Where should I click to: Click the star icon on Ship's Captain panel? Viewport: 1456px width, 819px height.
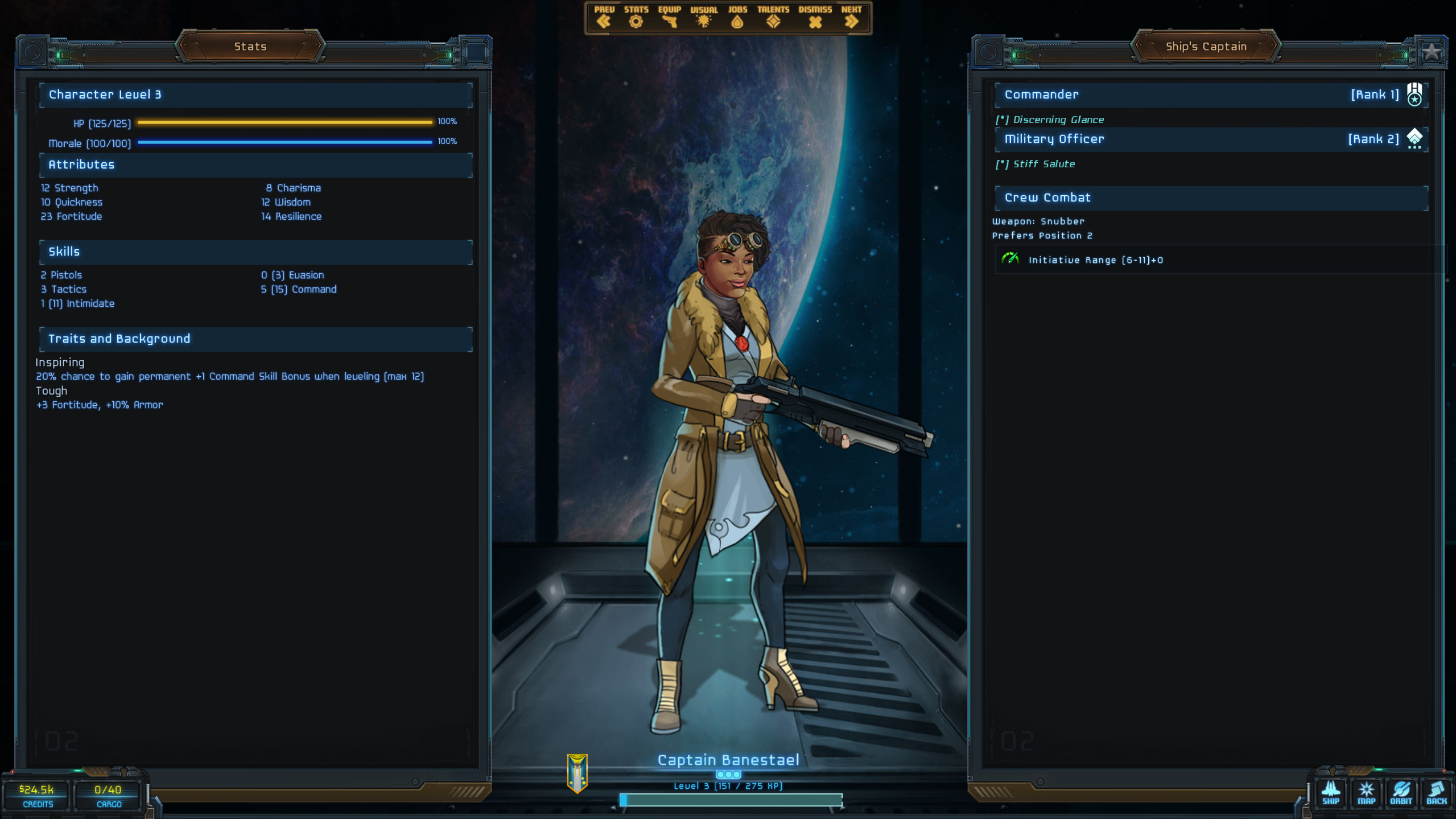tap(1431, 52)
